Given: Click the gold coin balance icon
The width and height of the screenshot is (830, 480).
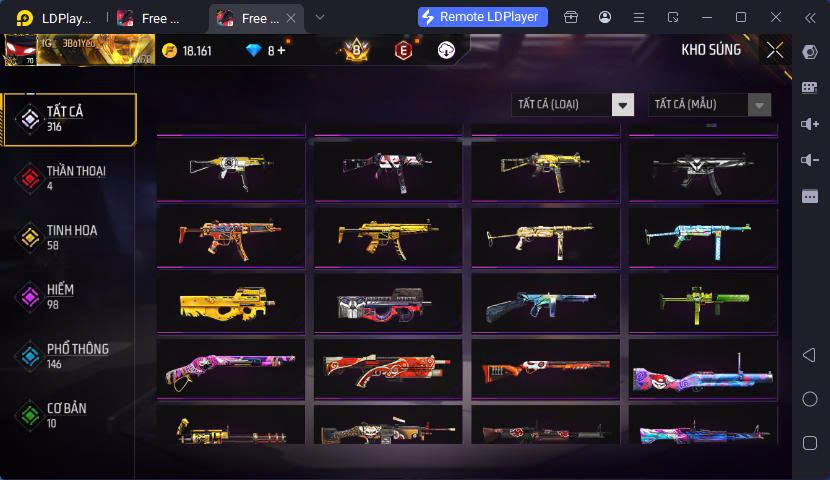Looking at the screenshot, I should point(169,50).
